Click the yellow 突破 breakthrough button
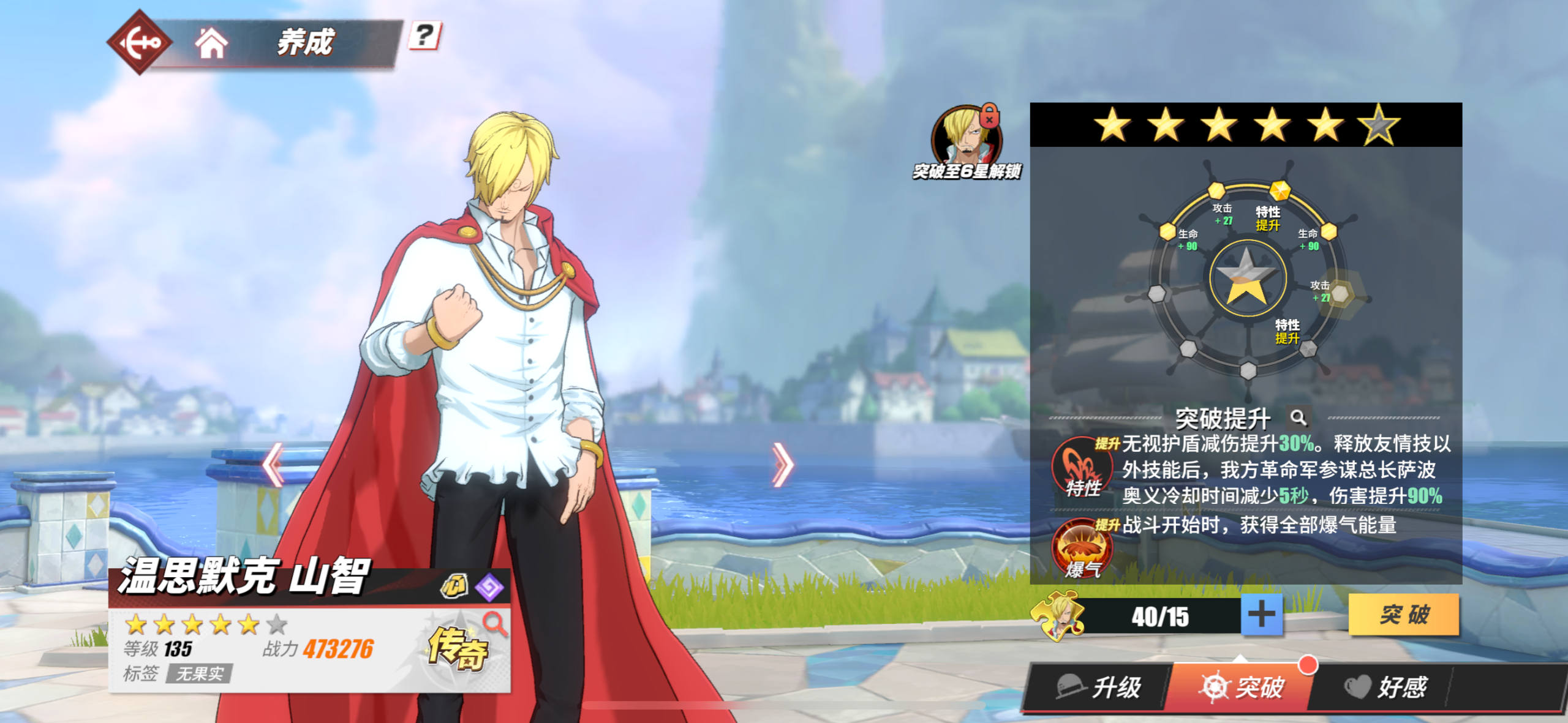Screen dimensions: 1568x723 tap(1403, 614)
